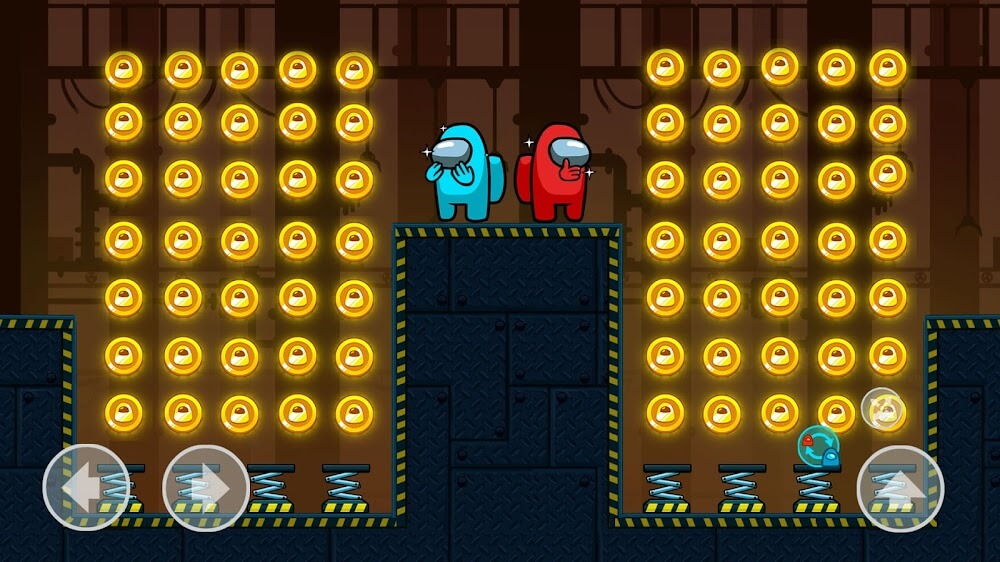Tap the move right arrow button
The image size is (1000, 562).
(206, 488)
